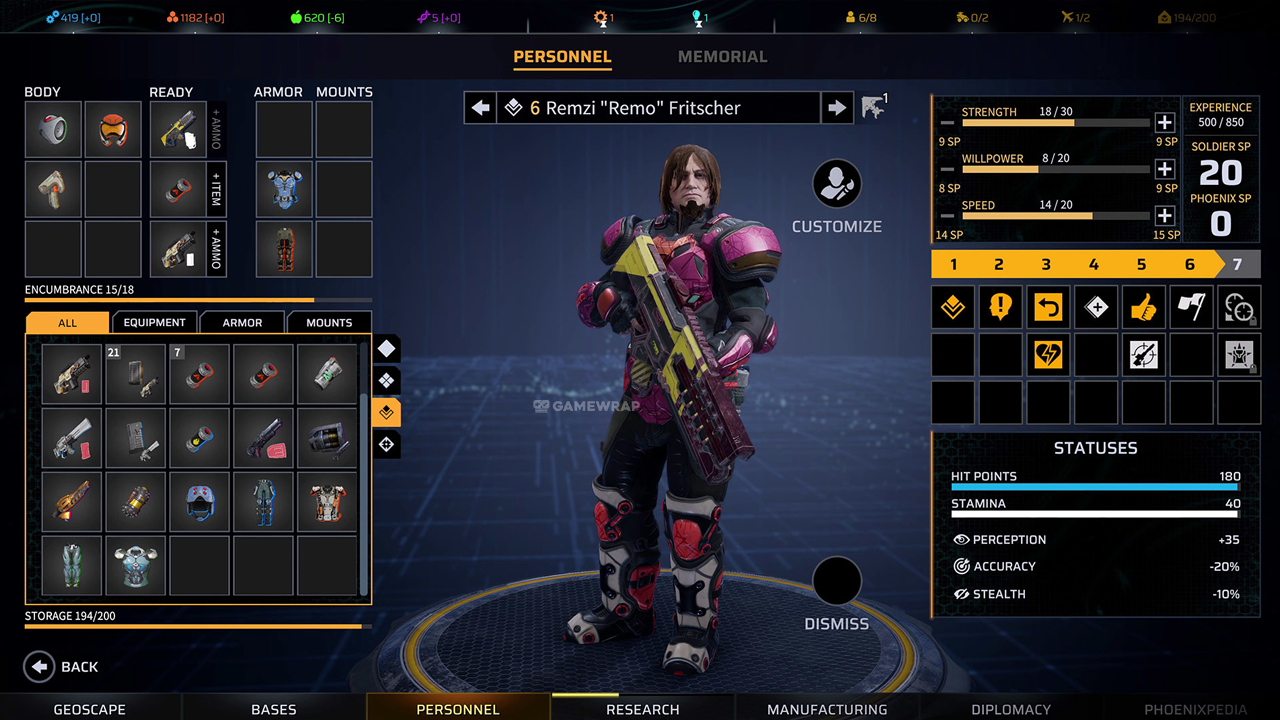The width and height of the screenshot is (1280, 720).
Task: Open the Geoscape screen
Action: [x=90, y=709]
